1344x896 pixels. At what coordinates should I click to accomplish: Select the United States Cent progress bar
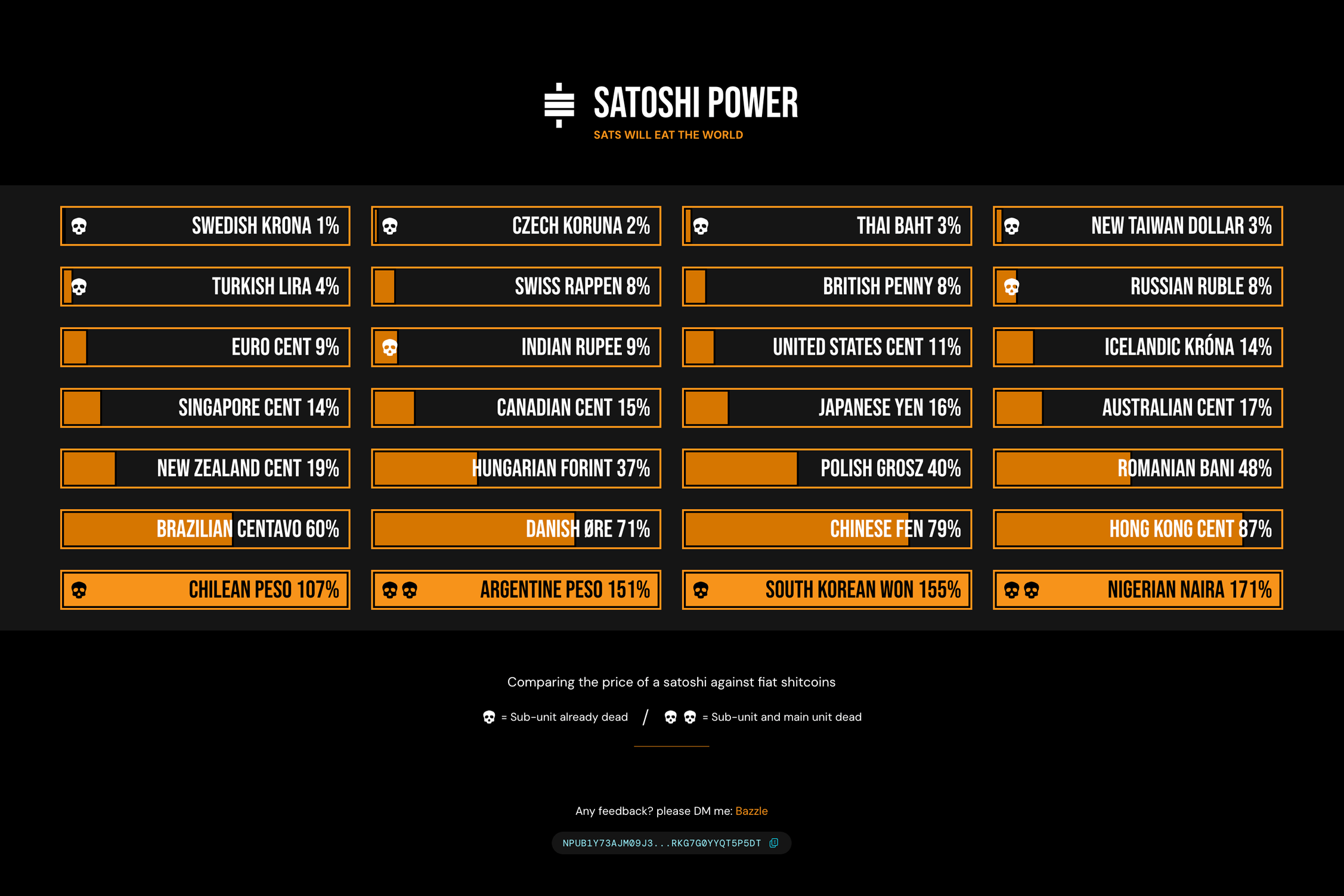[x=827, y=347]
